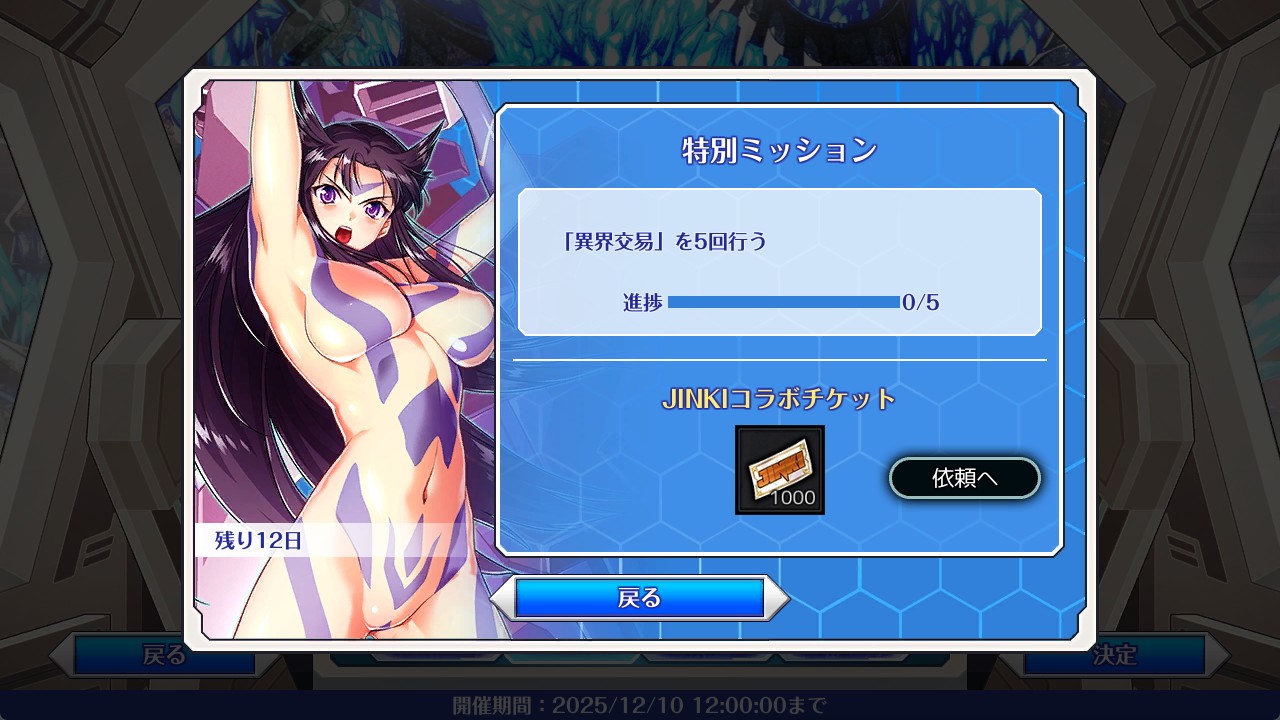Click the bright blue 戻る button in the dialog
The height and width of the screenshot is (720, 1280).
tap(640, 598)
